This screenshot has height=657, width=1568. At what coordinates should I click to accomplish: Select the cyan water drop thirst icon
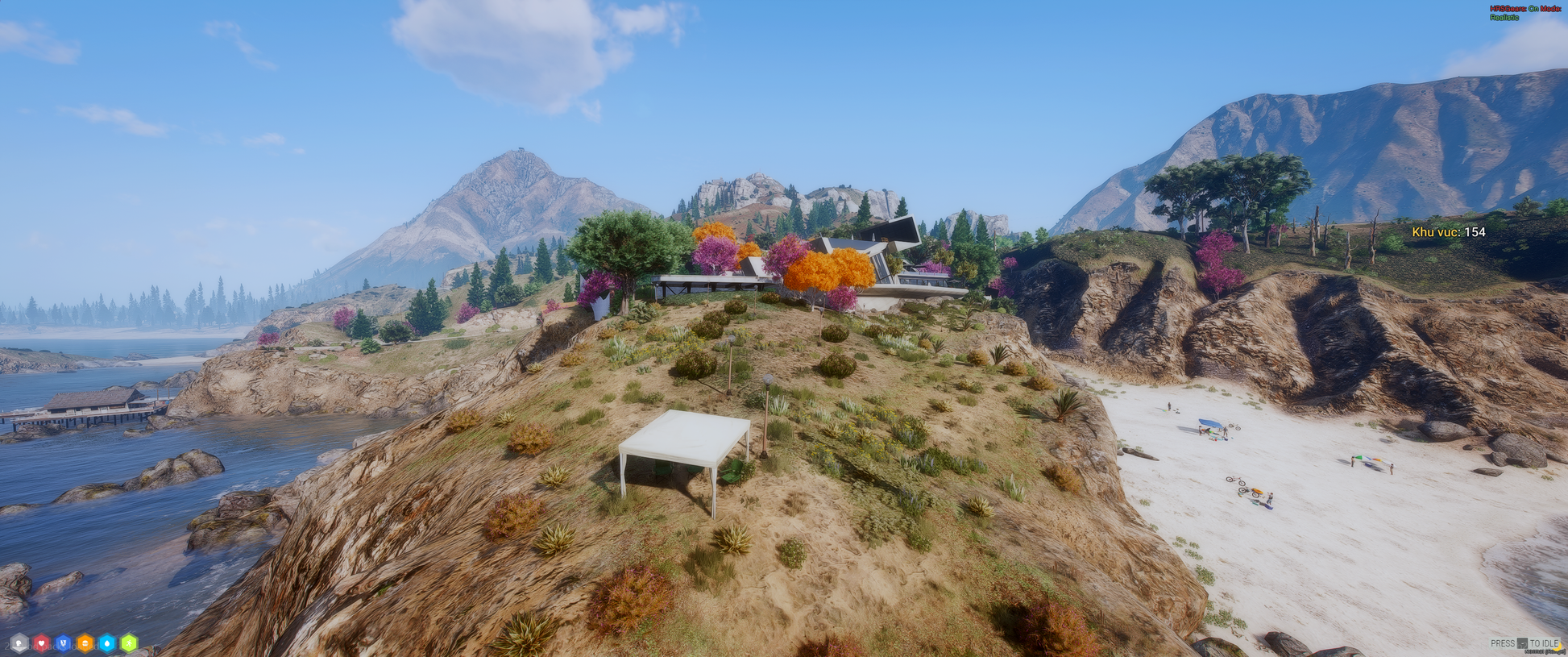pyautogui.click(x=106, y=643)
